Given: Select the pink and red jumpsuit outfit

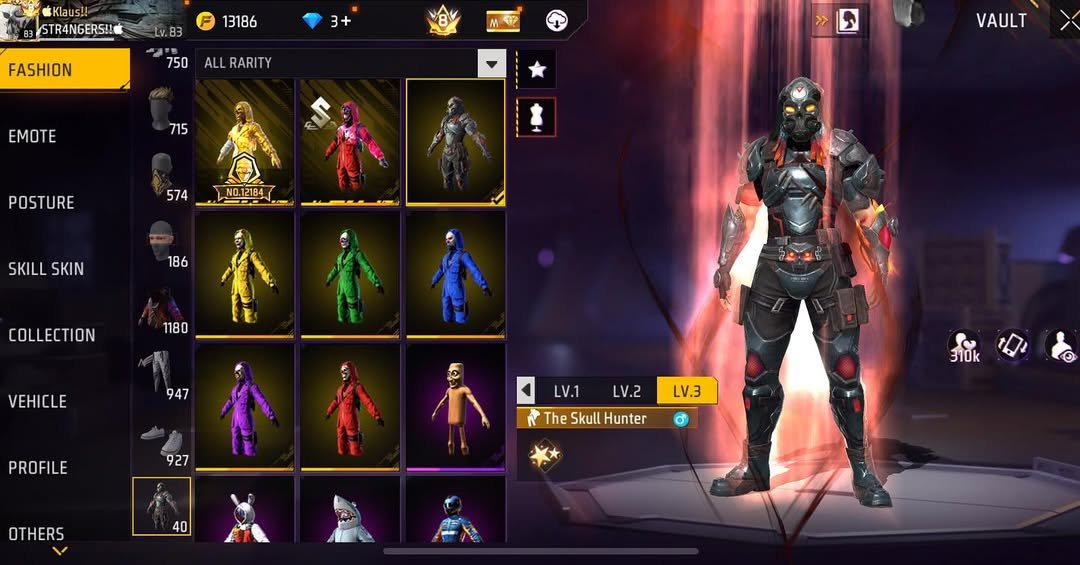Looking at the screenshot, I should coord(351,142).
